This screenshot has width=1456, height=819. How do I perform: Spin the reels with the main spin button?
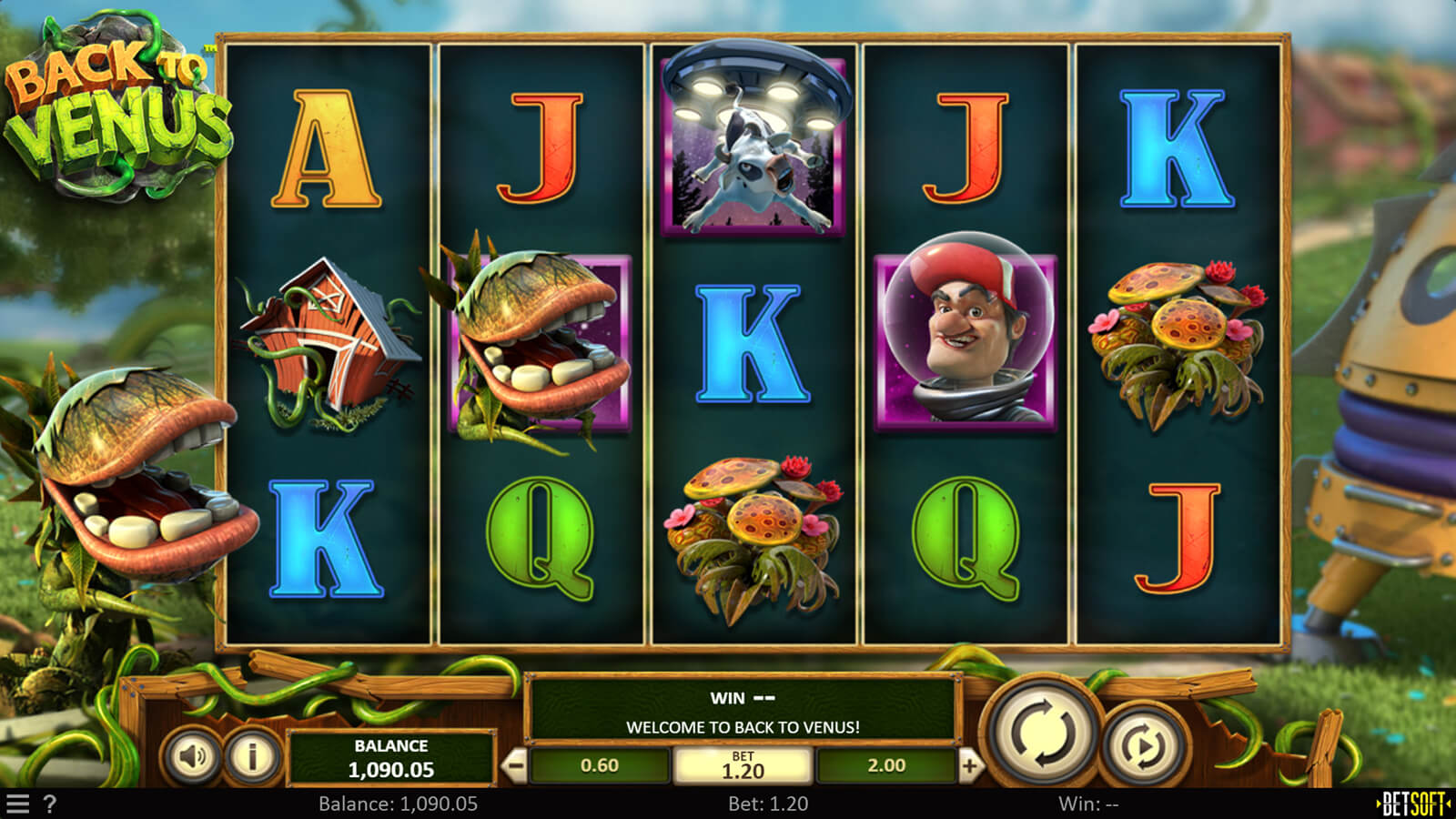point(1043,733)
